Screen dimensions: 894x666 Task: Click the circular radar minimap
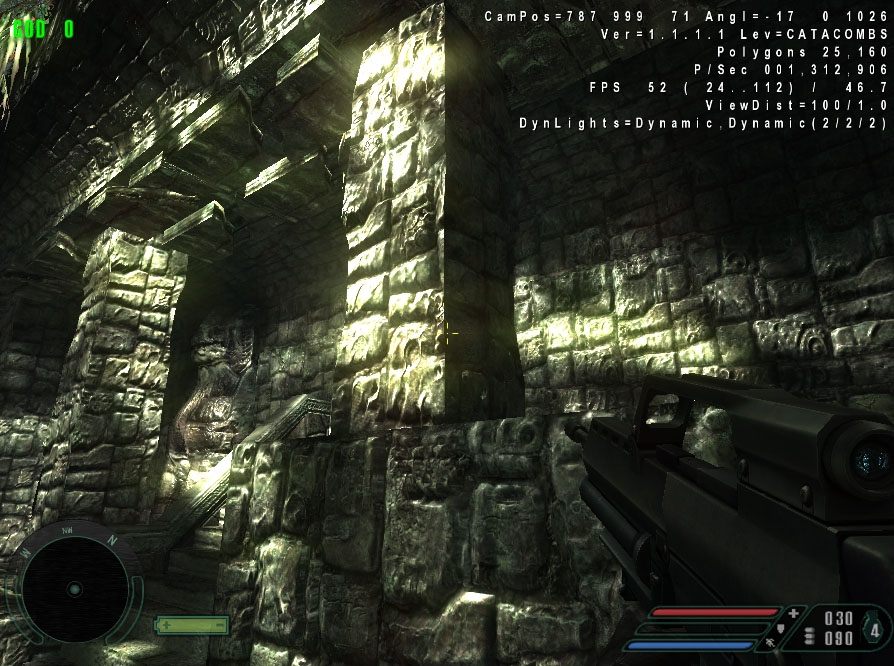coord(75,588)
